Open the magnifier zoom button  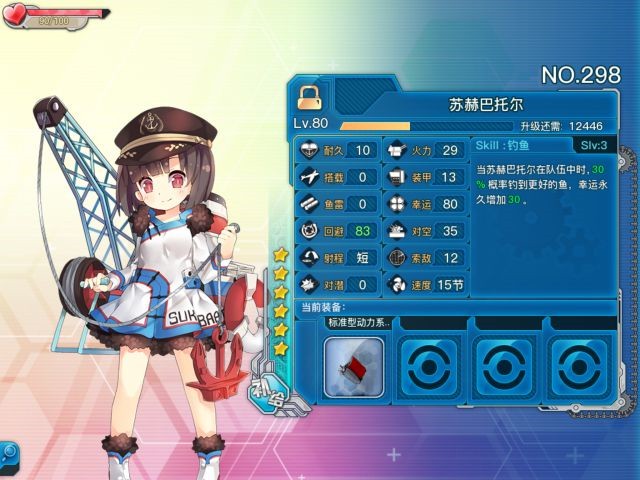click(x=8, y=452)
